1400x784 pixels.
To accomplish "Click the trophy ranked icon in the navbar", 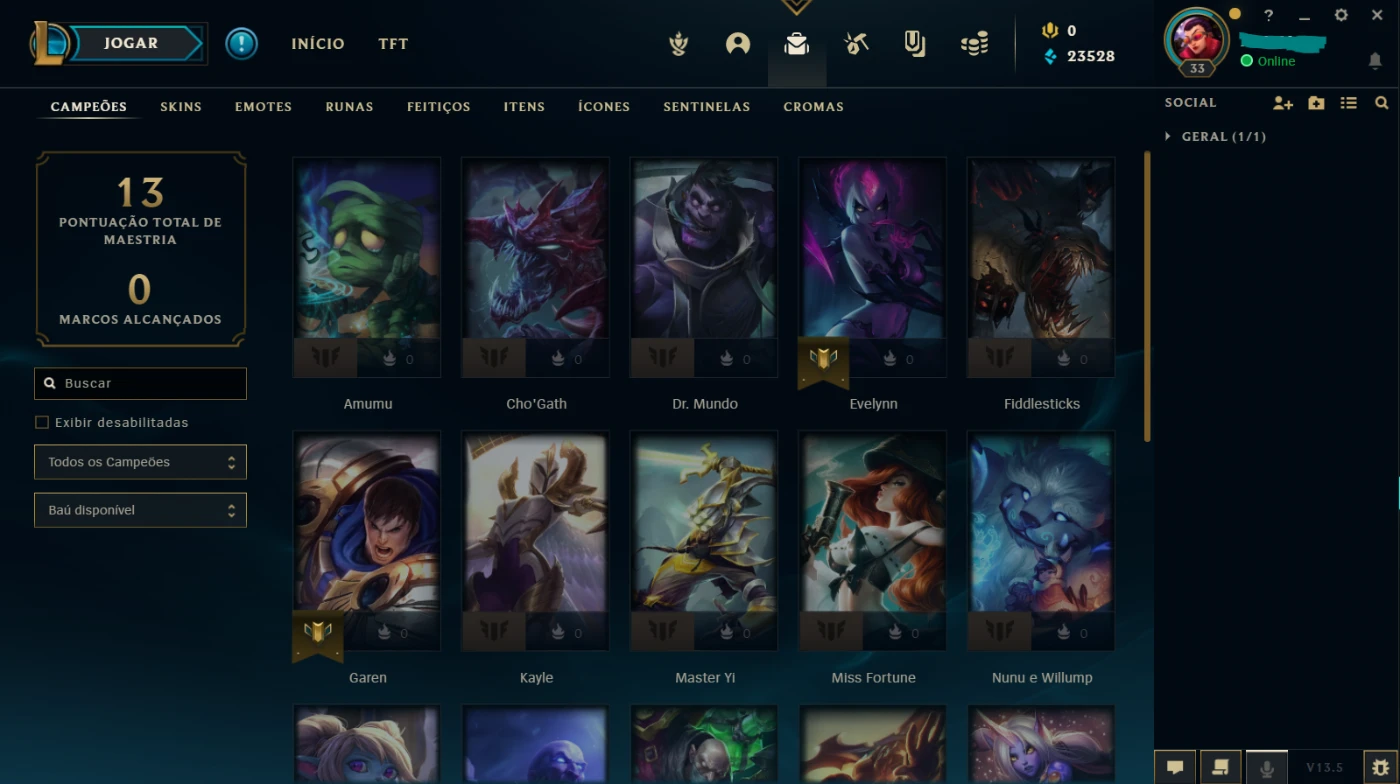I will click(x=678, y=43).
